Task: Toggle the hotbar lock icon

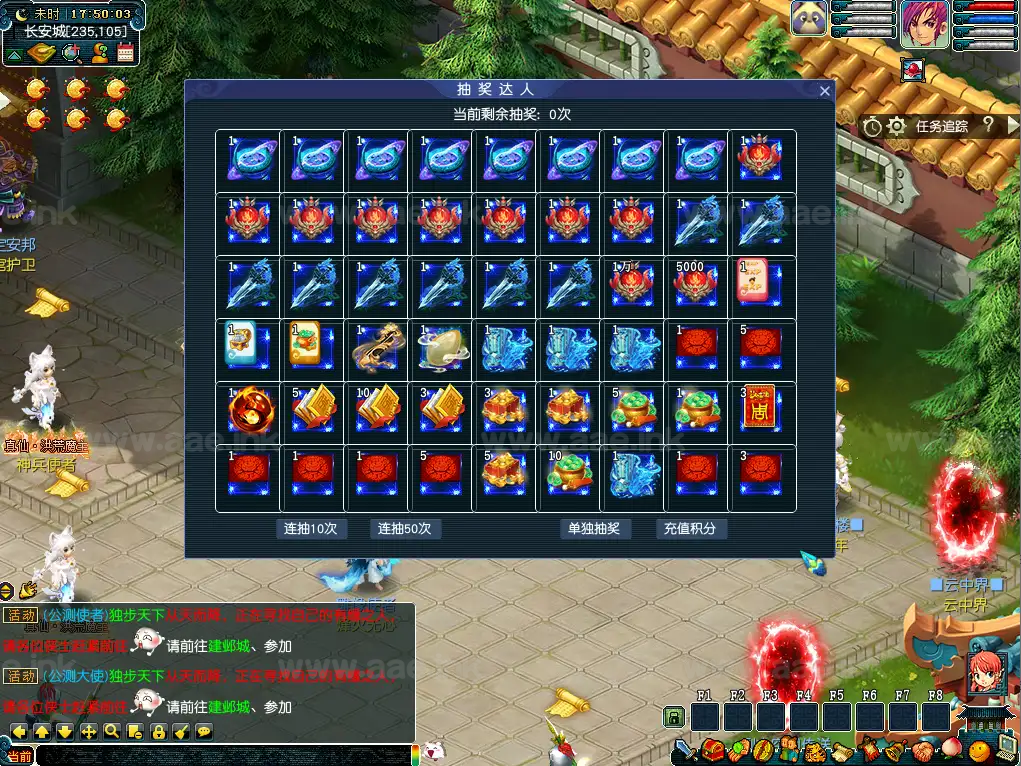Action: tap(675, 717)
